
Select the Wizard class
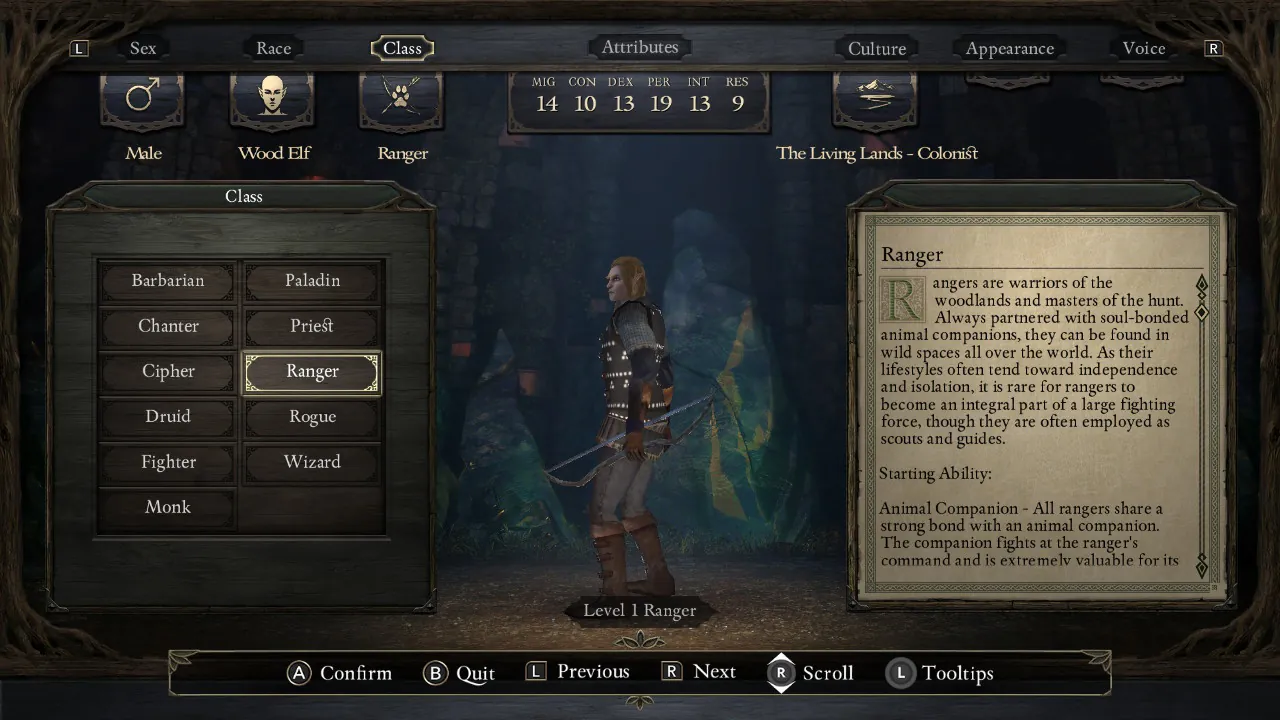311,462
